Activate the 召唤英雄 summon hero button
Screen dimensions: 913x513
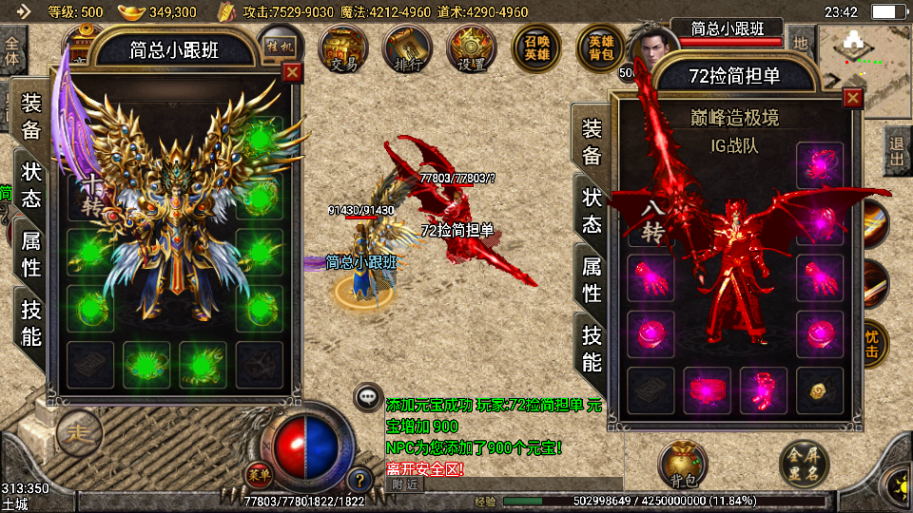537,48
